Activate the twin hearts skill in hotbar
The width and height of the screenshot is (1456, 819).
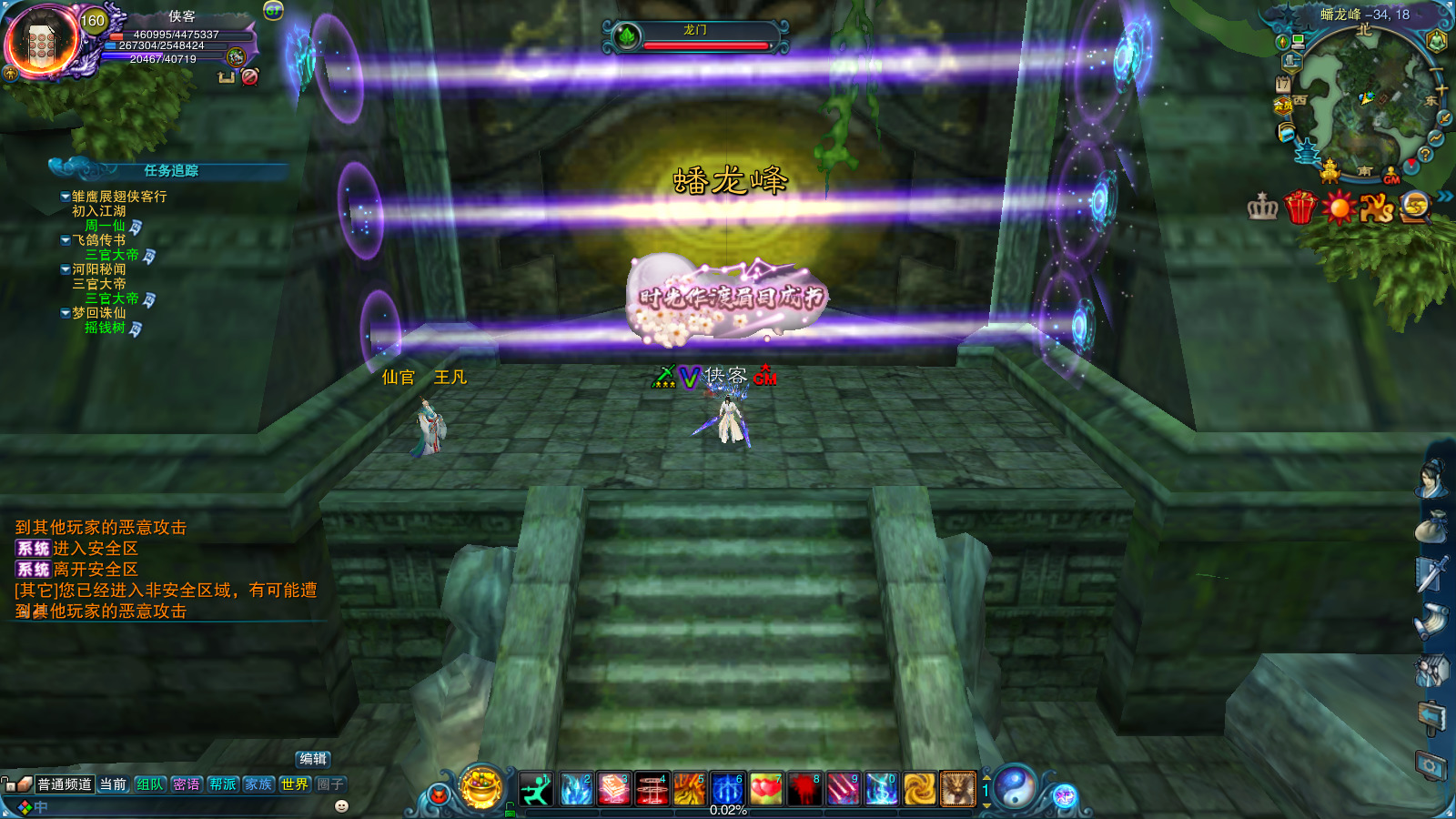766,789
